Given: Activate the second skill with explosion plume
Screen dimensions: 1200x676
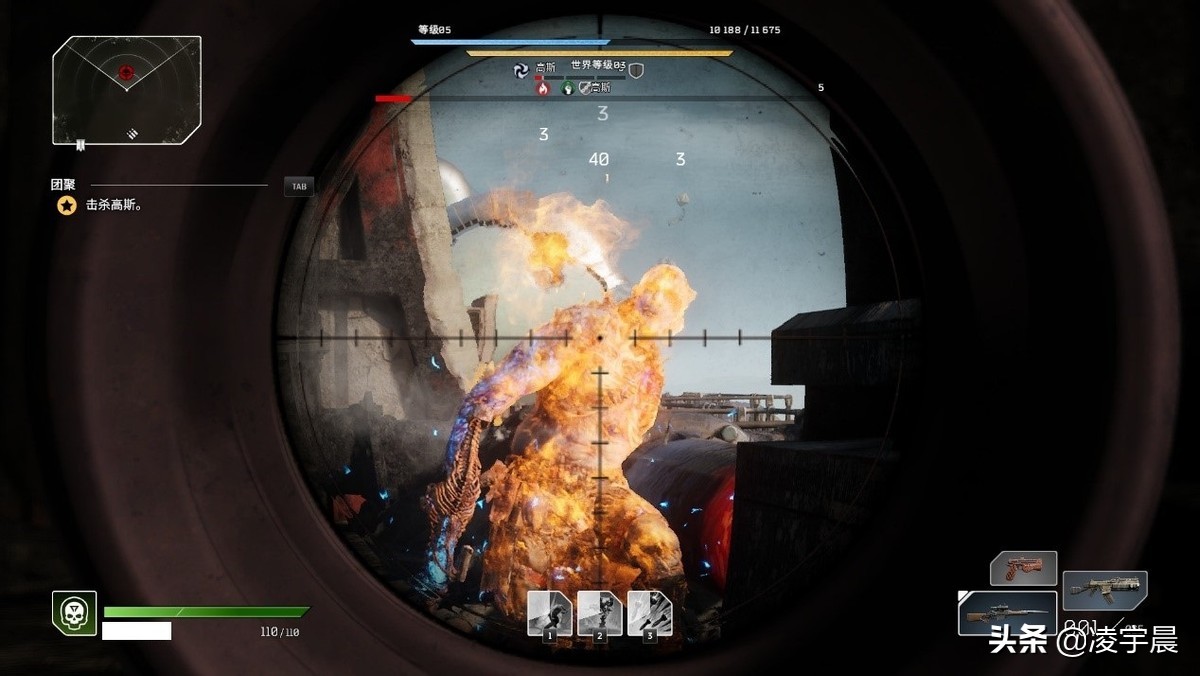Looking at the screenshot, I should (600, 613).
